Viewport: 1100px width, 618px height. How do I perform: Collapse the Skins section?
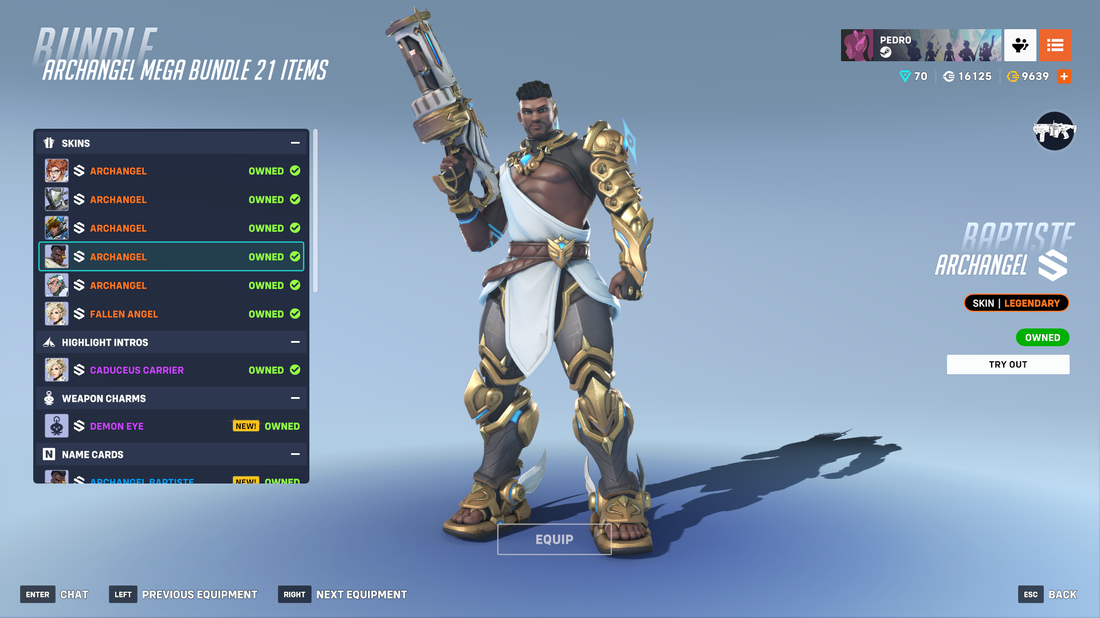pos(295,143)
